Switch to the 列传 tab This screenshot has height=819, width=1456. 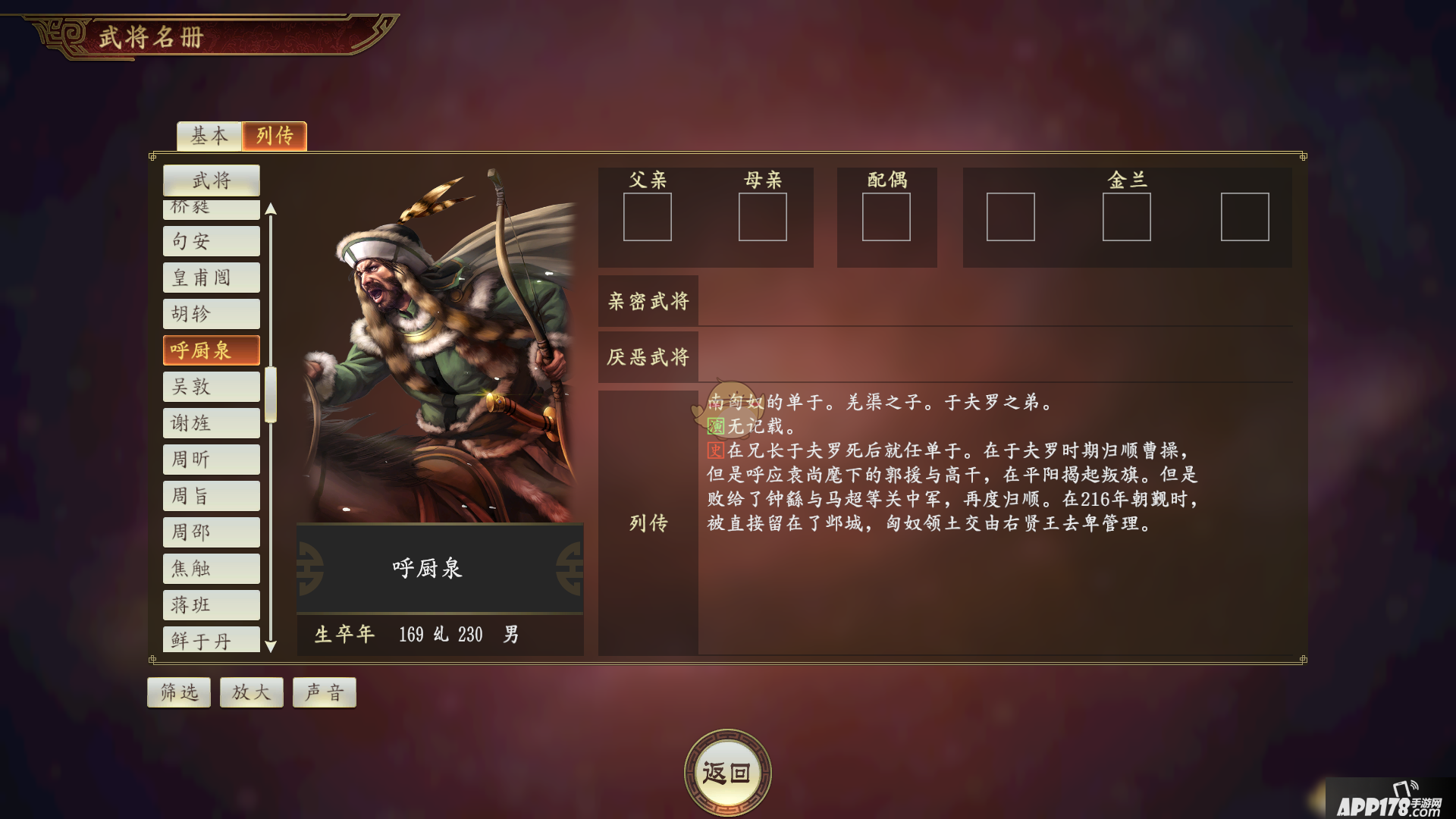point(275,136)
